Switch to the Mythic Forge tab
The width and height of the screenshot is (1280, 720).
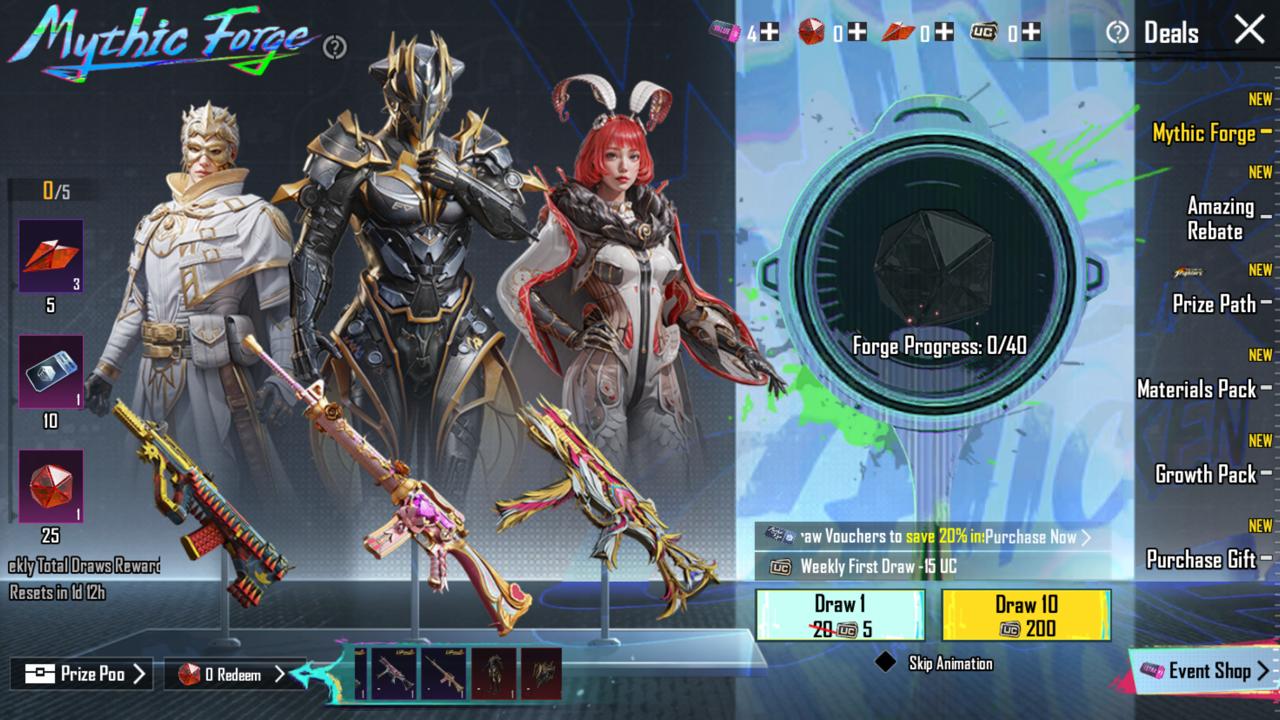[1204, 133]
